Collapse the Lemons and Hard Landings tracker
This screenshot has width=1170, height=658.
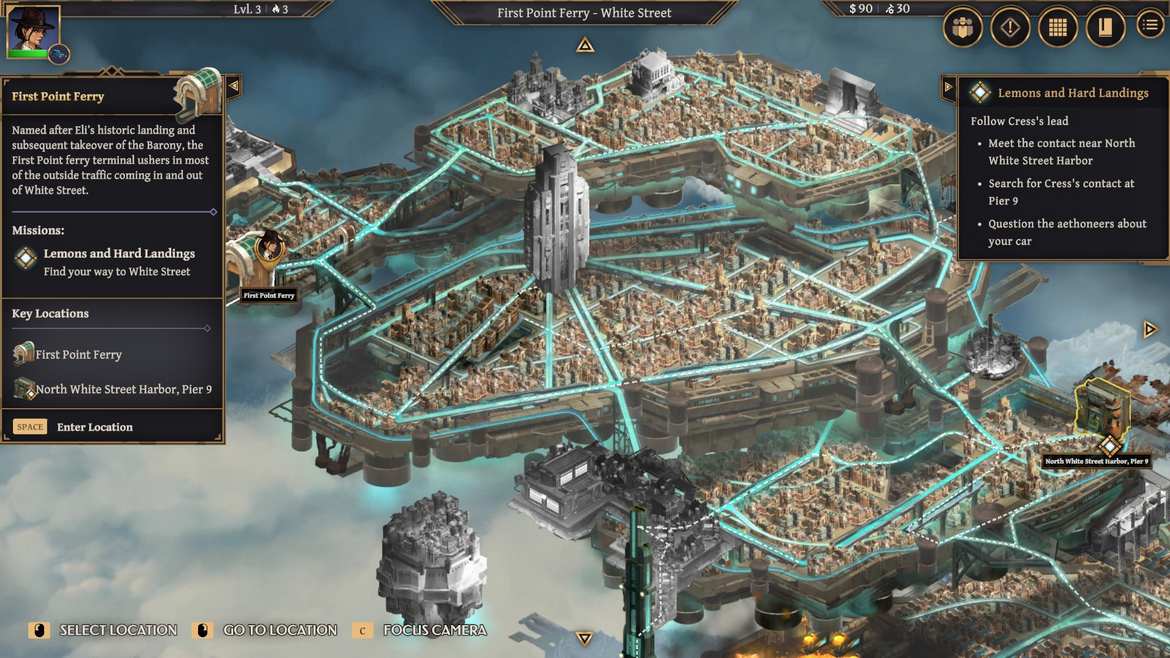point(948,87)
